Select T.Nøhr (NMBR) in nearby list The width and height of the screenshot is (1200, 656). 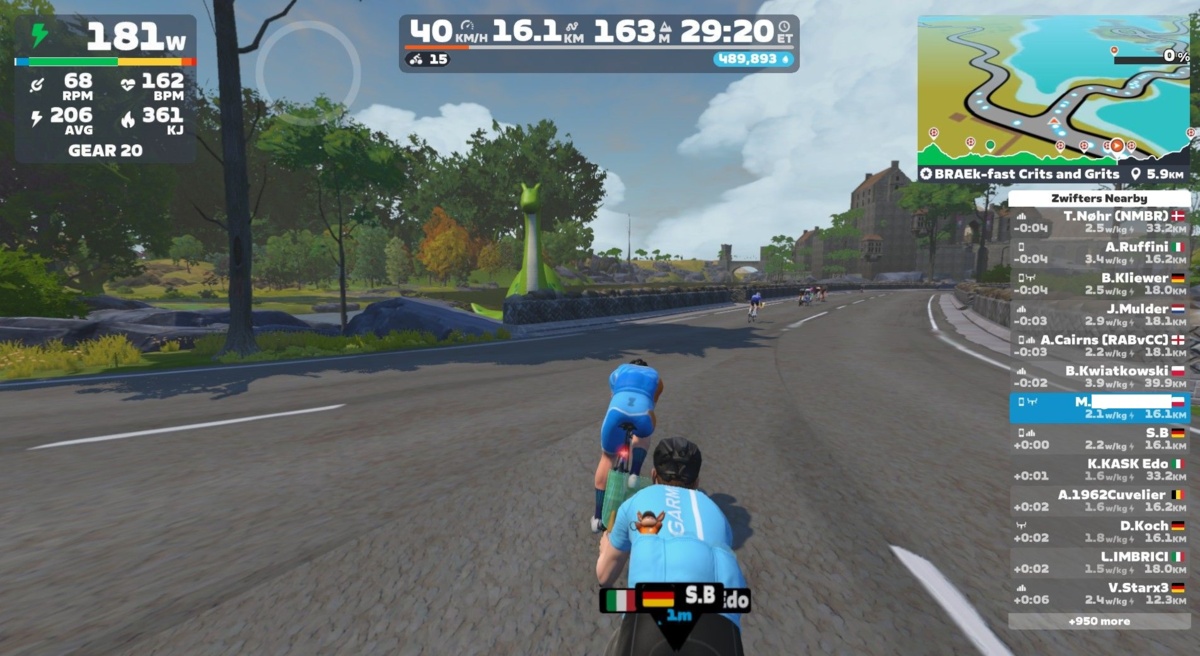[x=1098, y=222]
